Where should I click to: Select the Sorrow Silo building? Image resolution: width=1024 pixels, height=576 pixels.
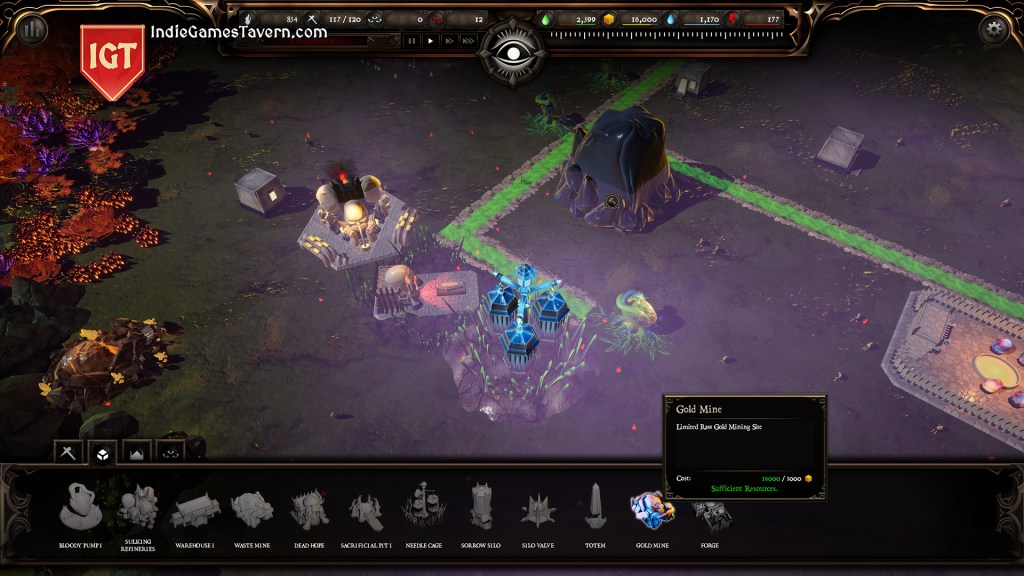click(x=481, y=507)
